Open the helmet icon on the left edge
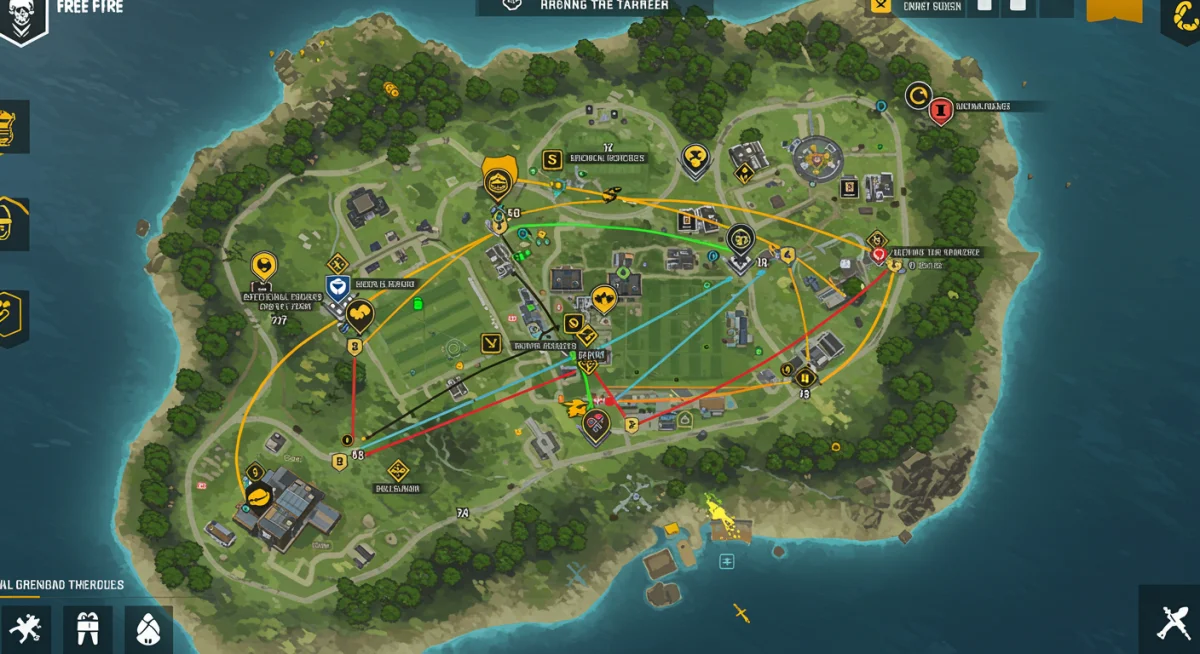This screenshot has height=654, width=1200. (10, 223)
